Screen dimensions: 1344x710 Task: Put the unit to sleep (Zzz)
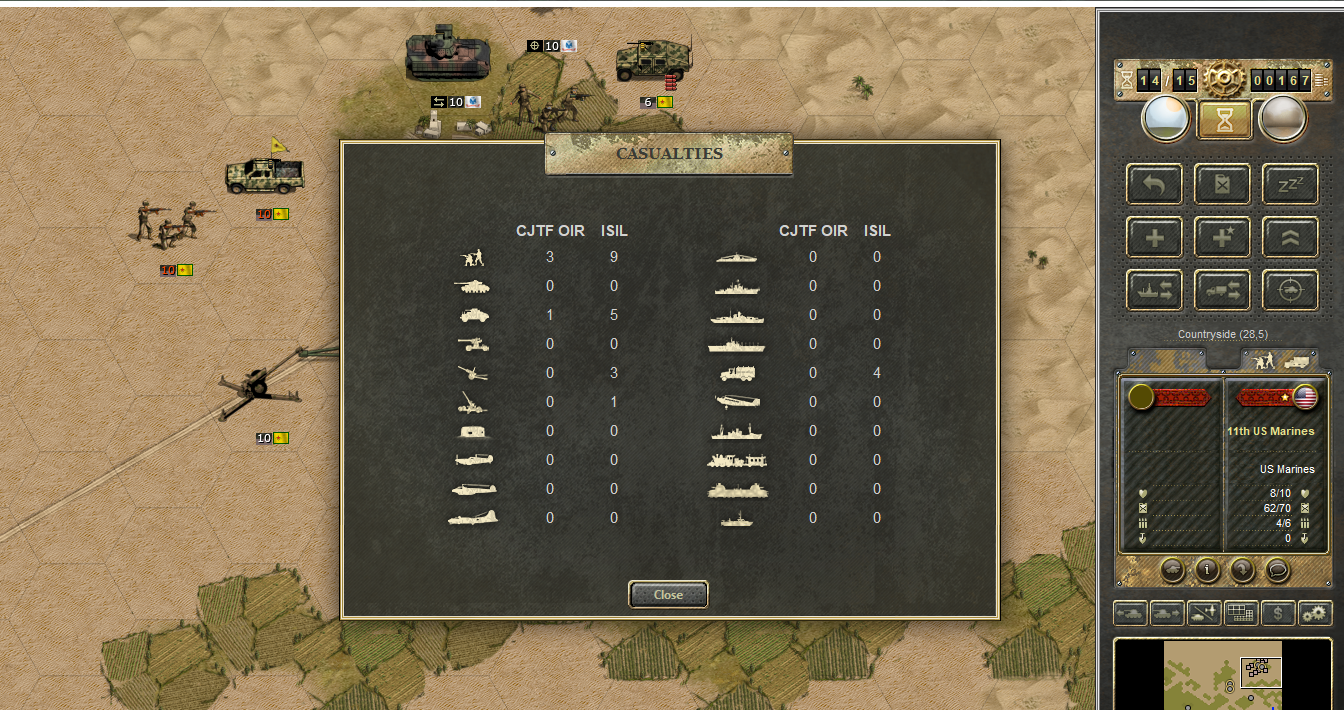point(1289,185)
